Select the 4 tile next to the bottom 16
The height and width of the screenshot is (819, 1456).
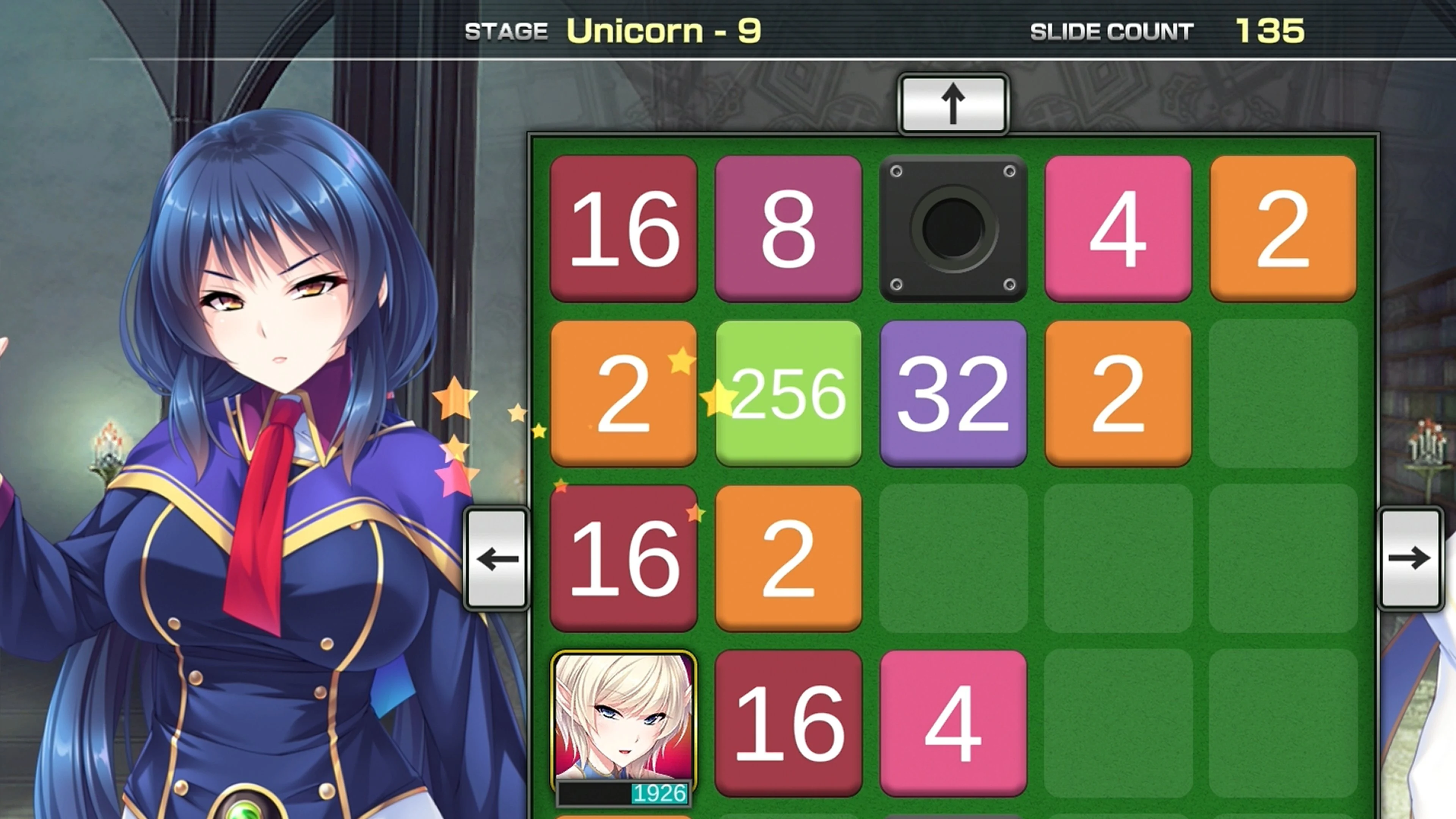tap(953, 725)
